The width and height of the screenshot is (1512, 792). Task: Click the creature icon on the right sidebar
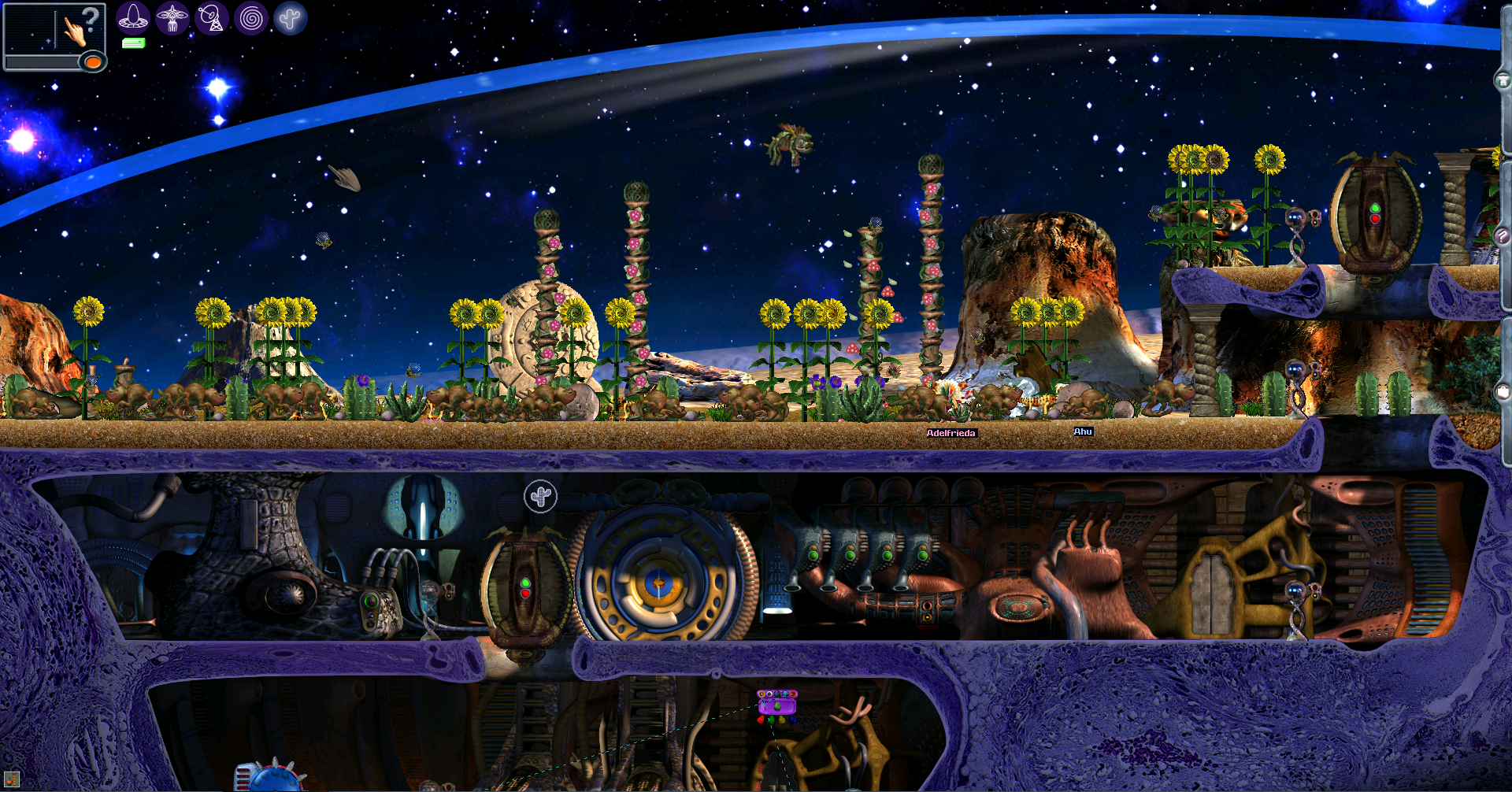(x=1503, y=79)
